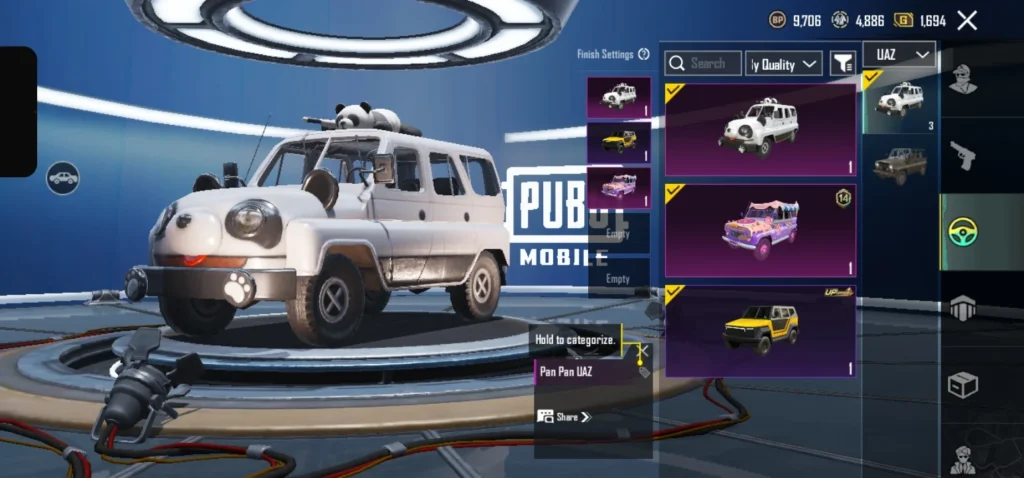
Task: Select the large Pan Pan UAZ skin card
Action: [760, 130]
